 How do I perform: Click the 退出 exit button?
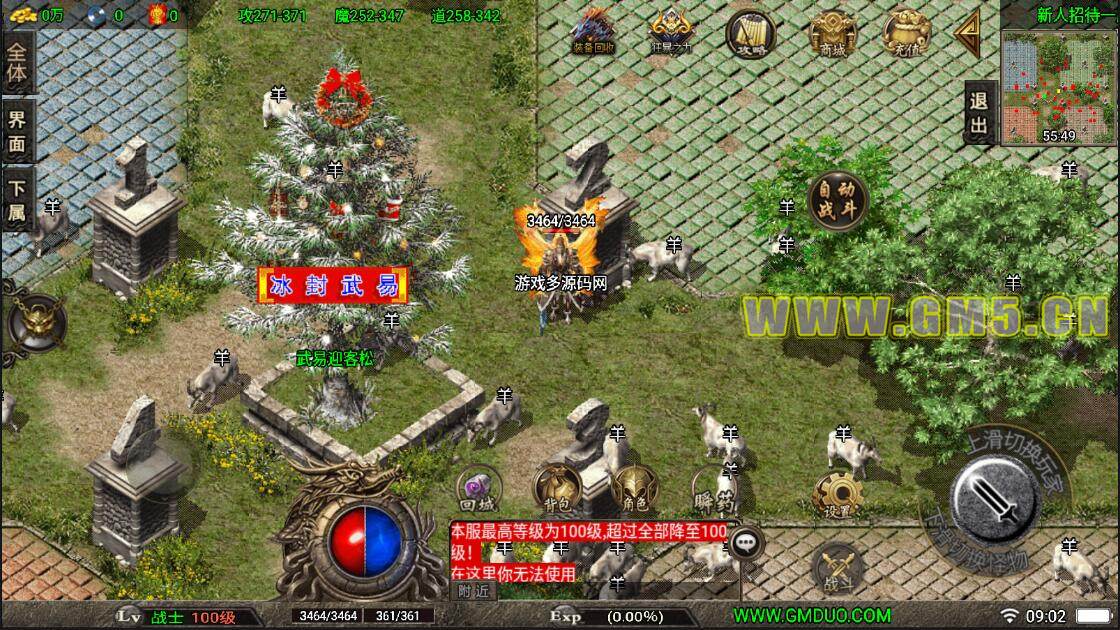[x=979, y=112]
